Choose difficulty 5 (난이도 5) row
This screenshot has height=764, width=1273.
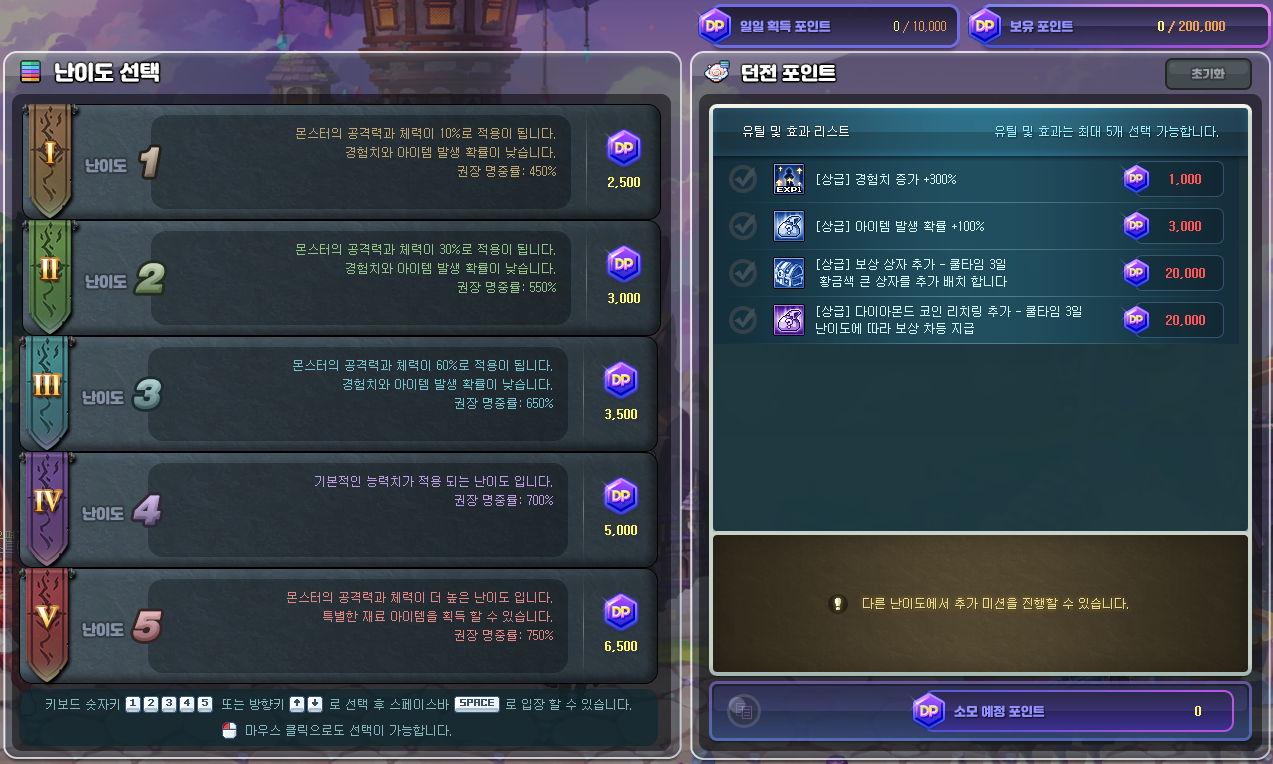(340, 626)
